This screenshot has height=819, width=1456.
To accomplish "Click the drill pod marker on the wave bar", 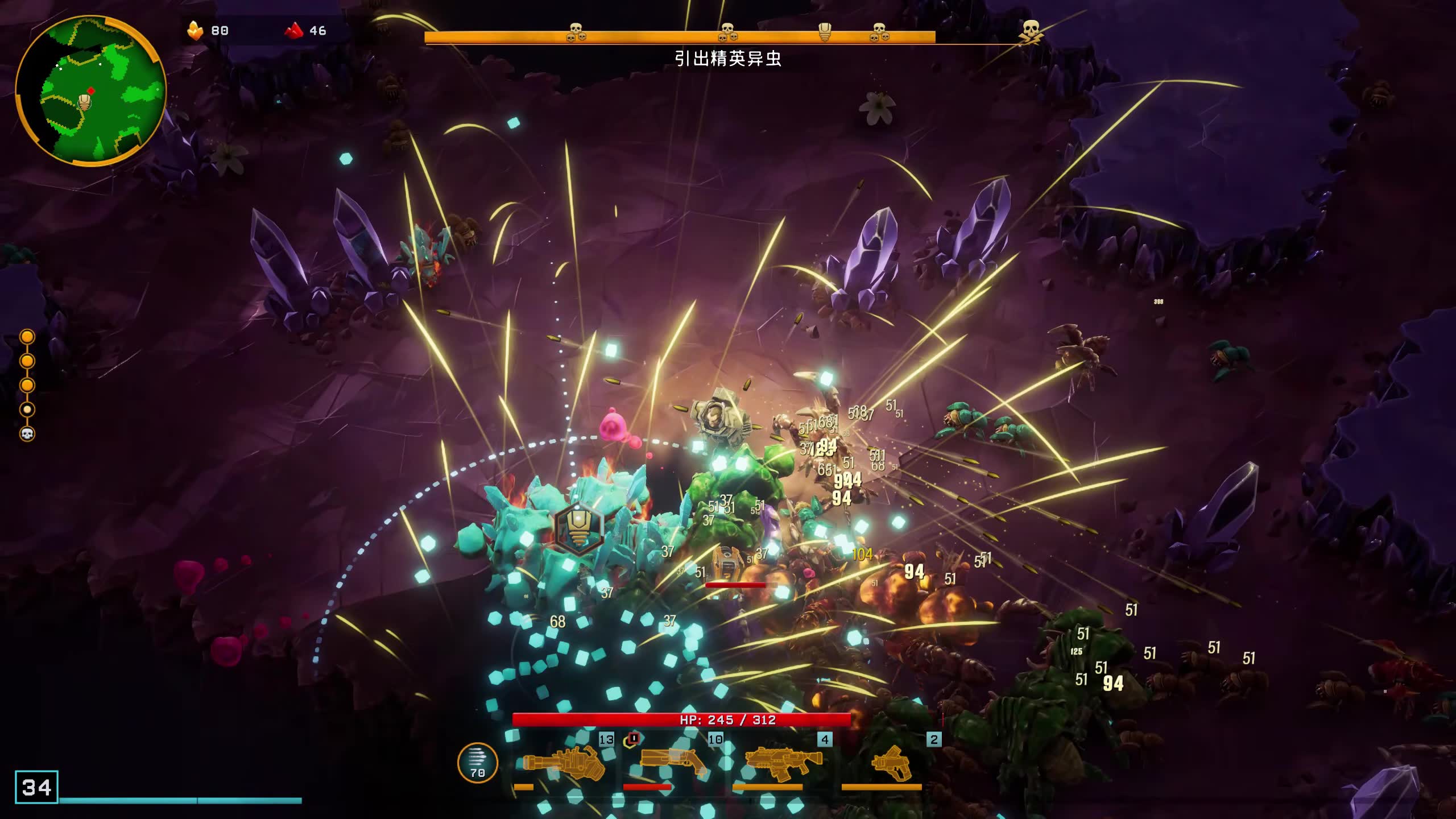I will click(x=825, y=32).
